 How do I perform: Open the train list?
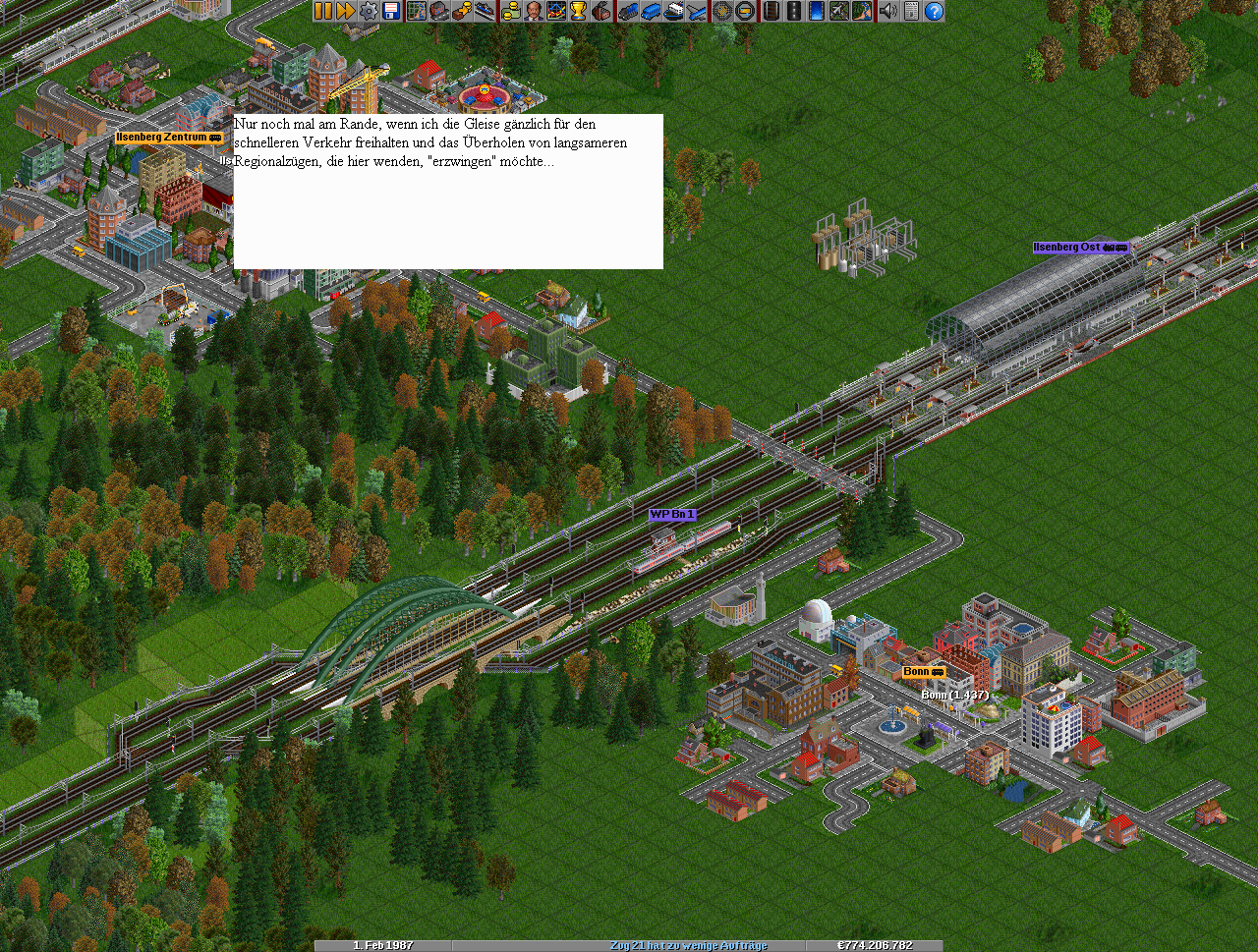(629, 11)
